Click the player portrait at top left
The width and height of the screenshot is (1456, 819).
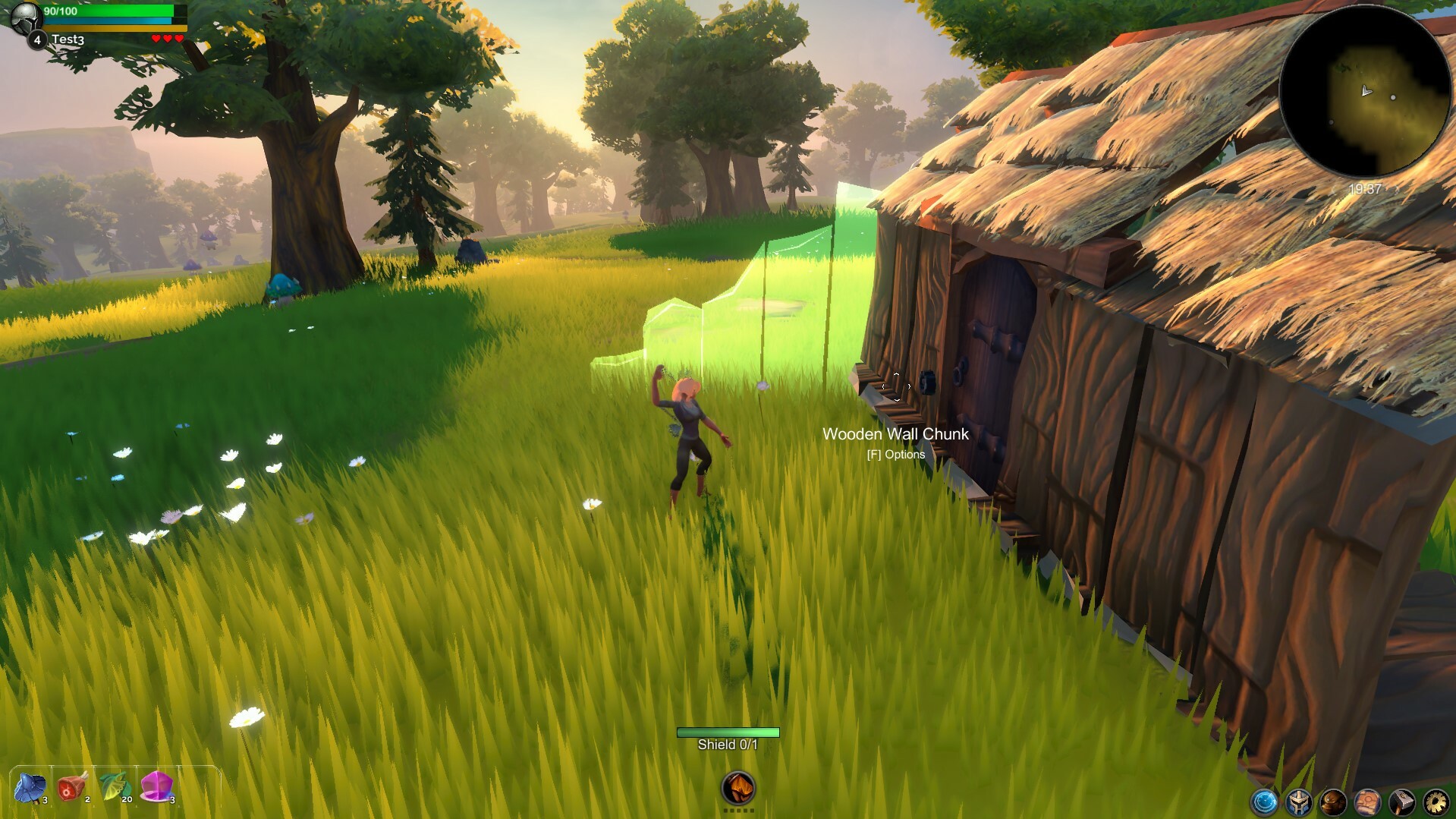27,18
